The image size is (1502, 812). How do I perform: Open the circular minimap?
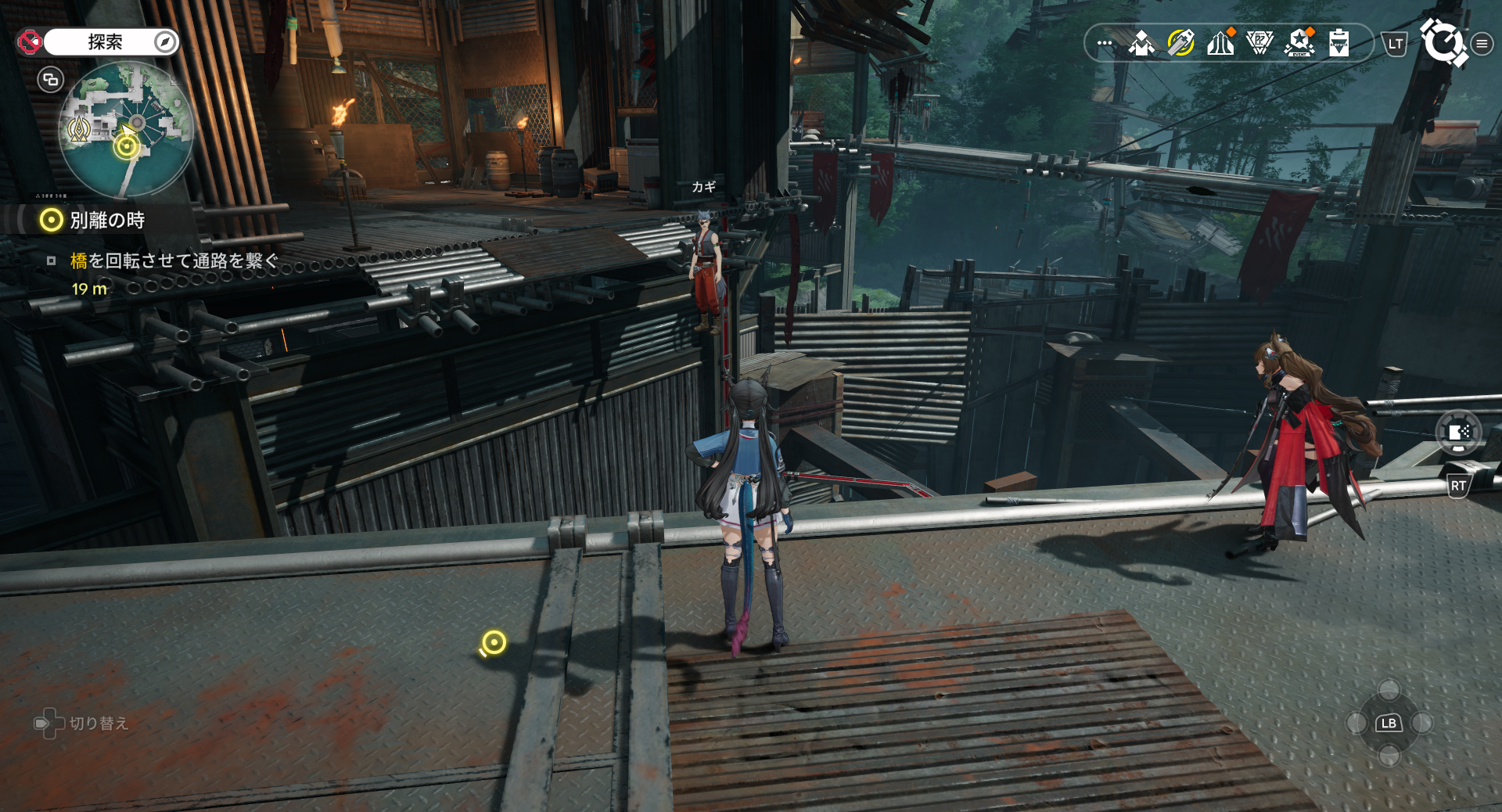click(126, 129)
